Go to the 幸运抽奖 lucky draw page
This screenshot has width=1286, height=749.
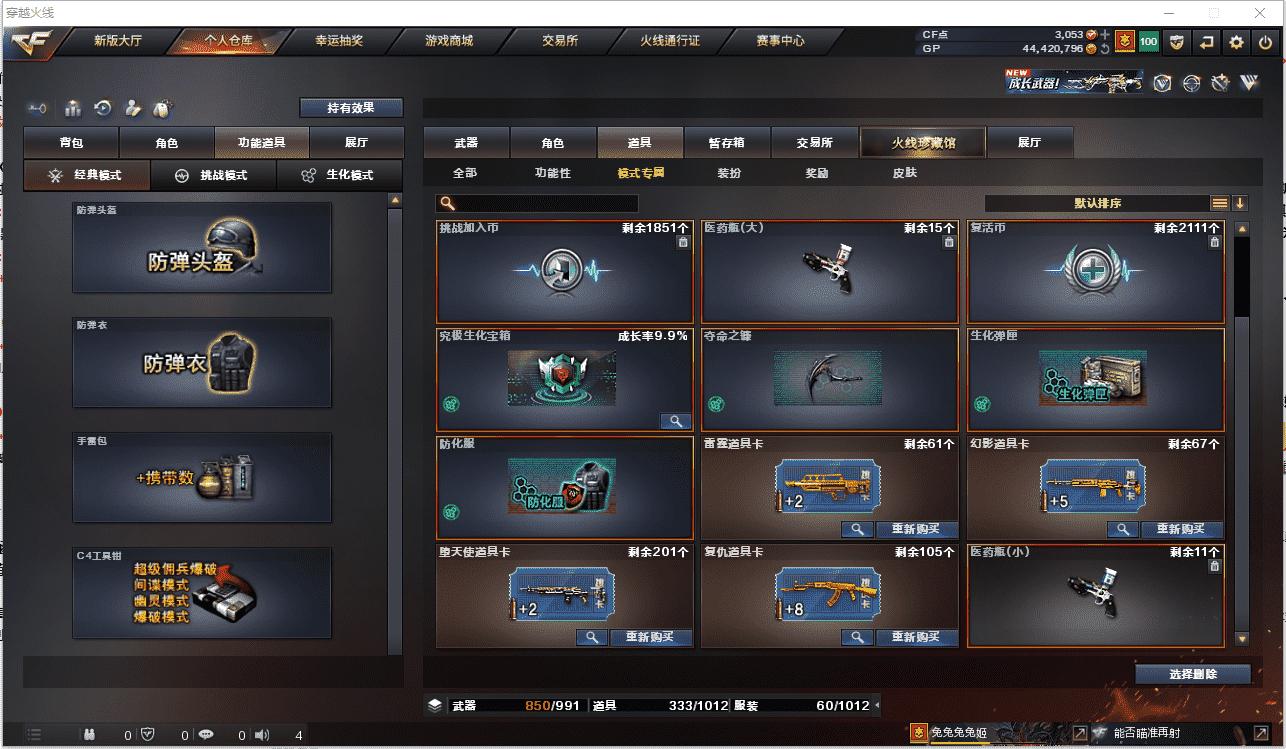(339, 41)
